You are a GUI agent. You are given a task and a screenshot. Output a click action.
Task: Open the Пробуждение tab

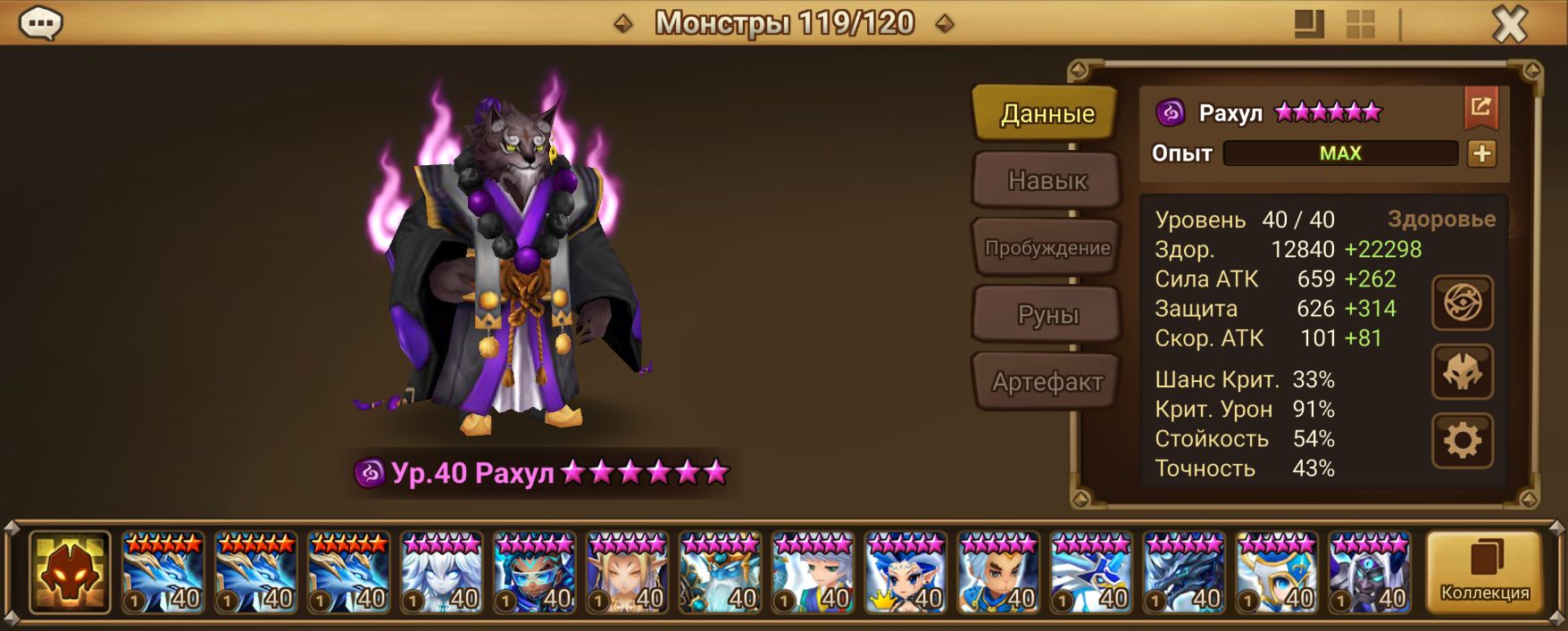coord(1046,248)
